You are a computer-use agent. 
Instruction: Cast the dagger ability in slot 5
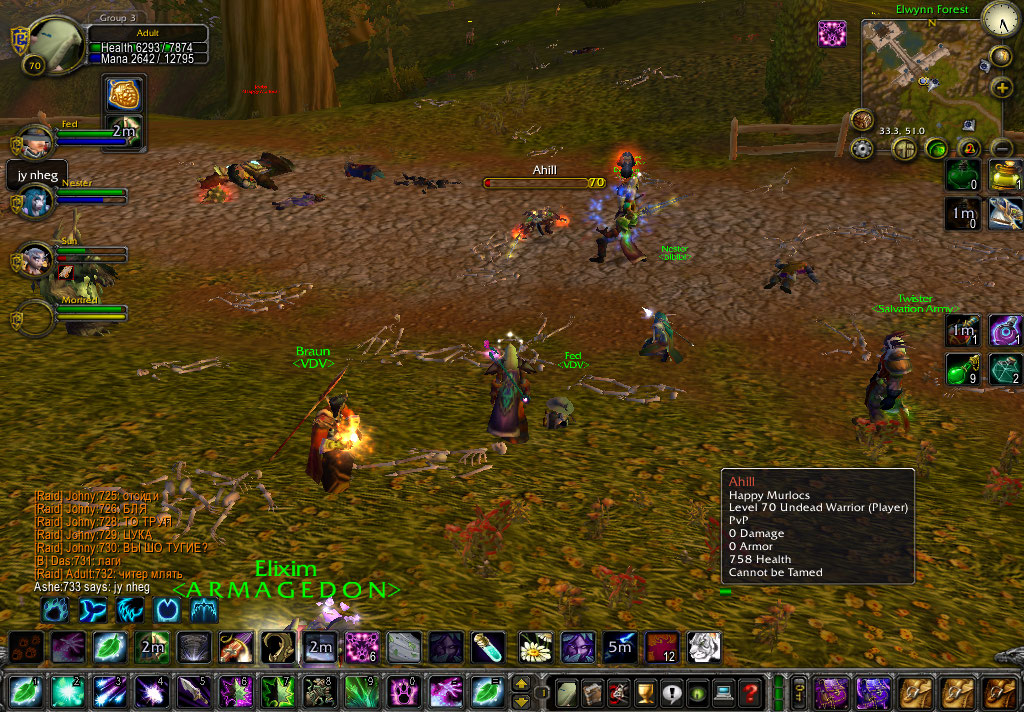[193, 692]
